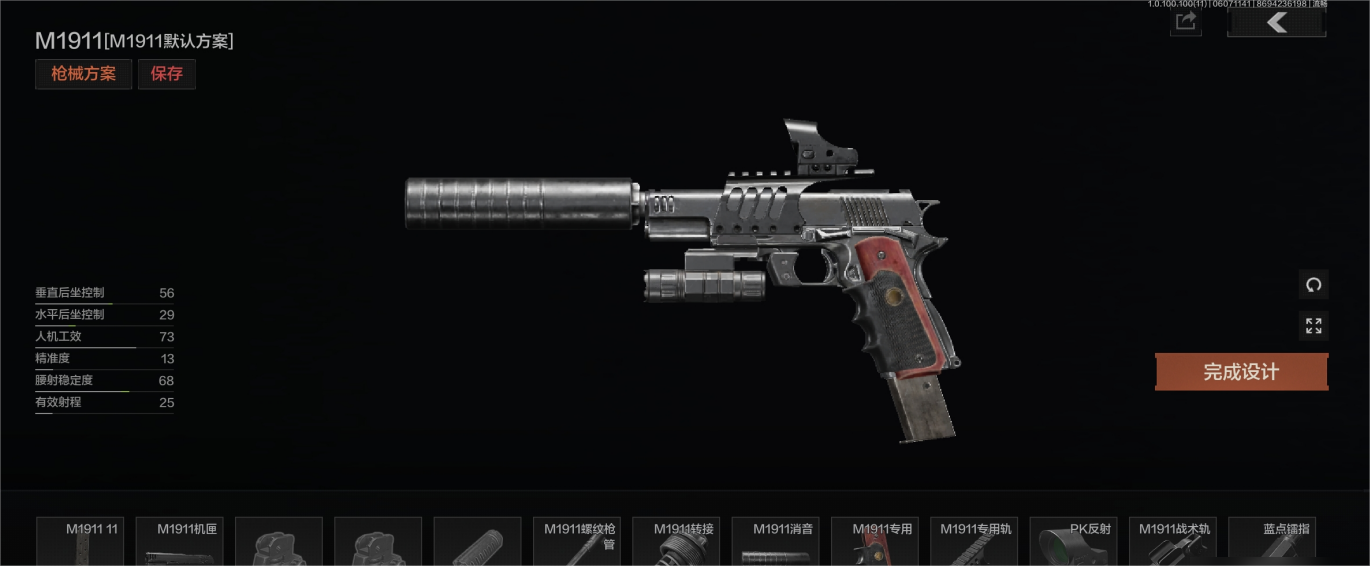Confirm with the 完成设计 button
The height and width of the screenshot is (566, 1370).
[1241, 372]
